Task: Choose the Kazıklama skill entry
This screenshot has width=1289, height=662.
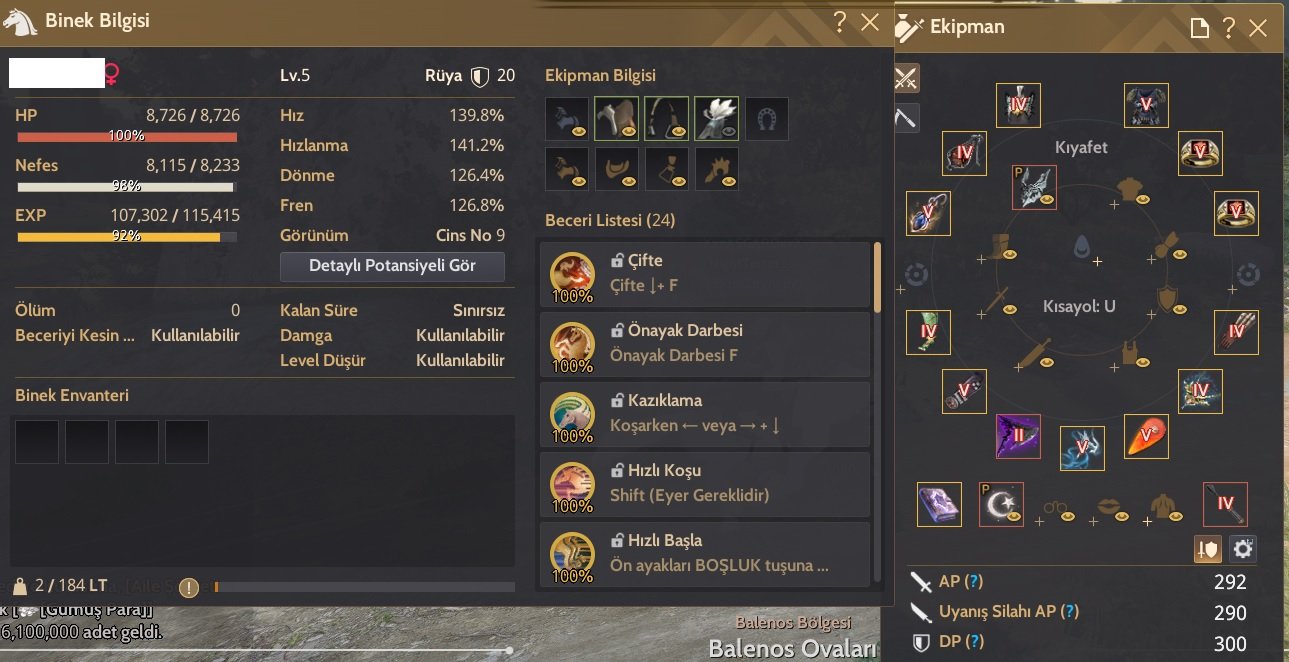Action: click(705, 414)
